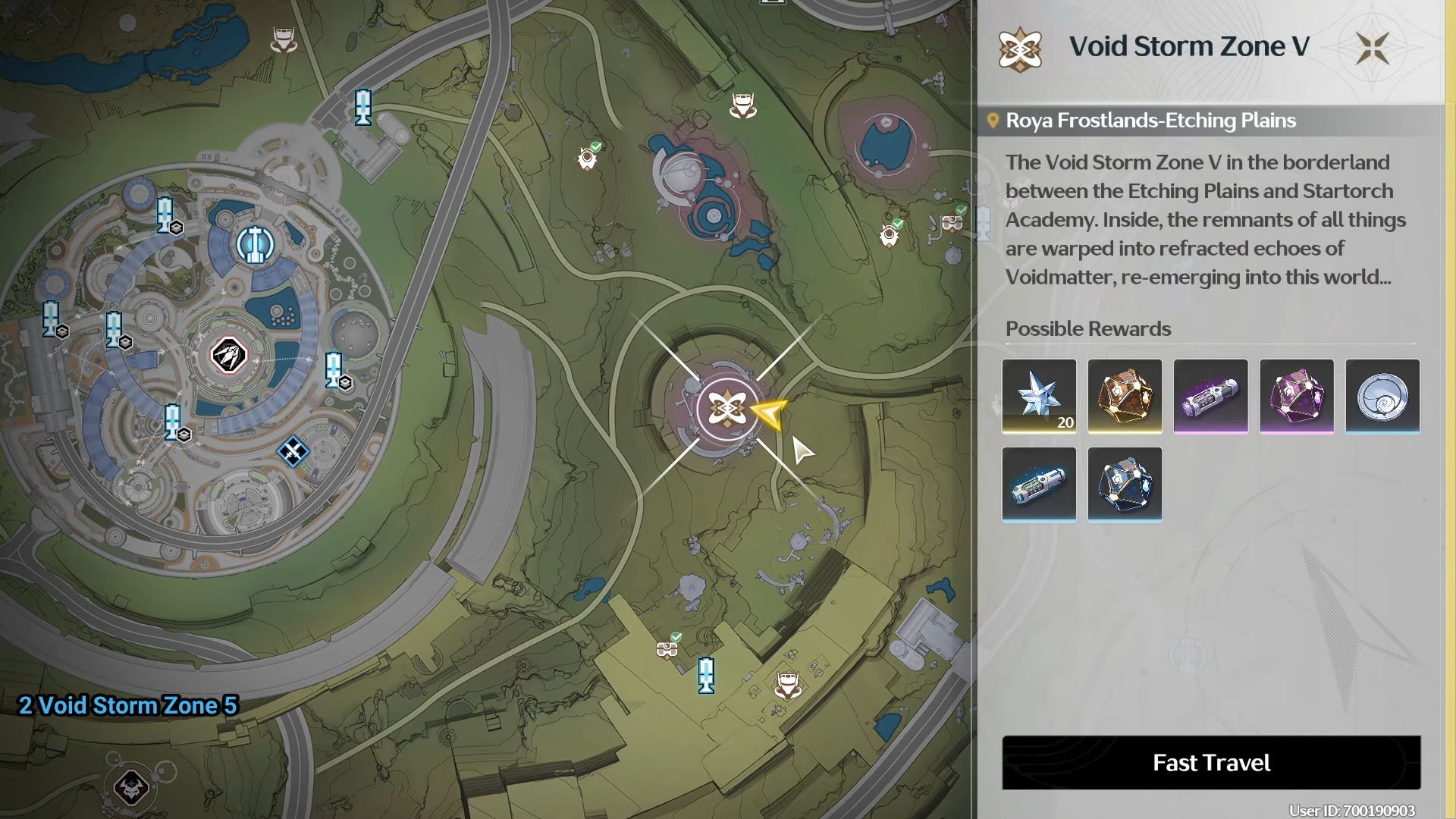Viewport: 1456px width, 819px height.
Task: Fast Travel to Void Storm Zone V
Action: click(1211, 762)
